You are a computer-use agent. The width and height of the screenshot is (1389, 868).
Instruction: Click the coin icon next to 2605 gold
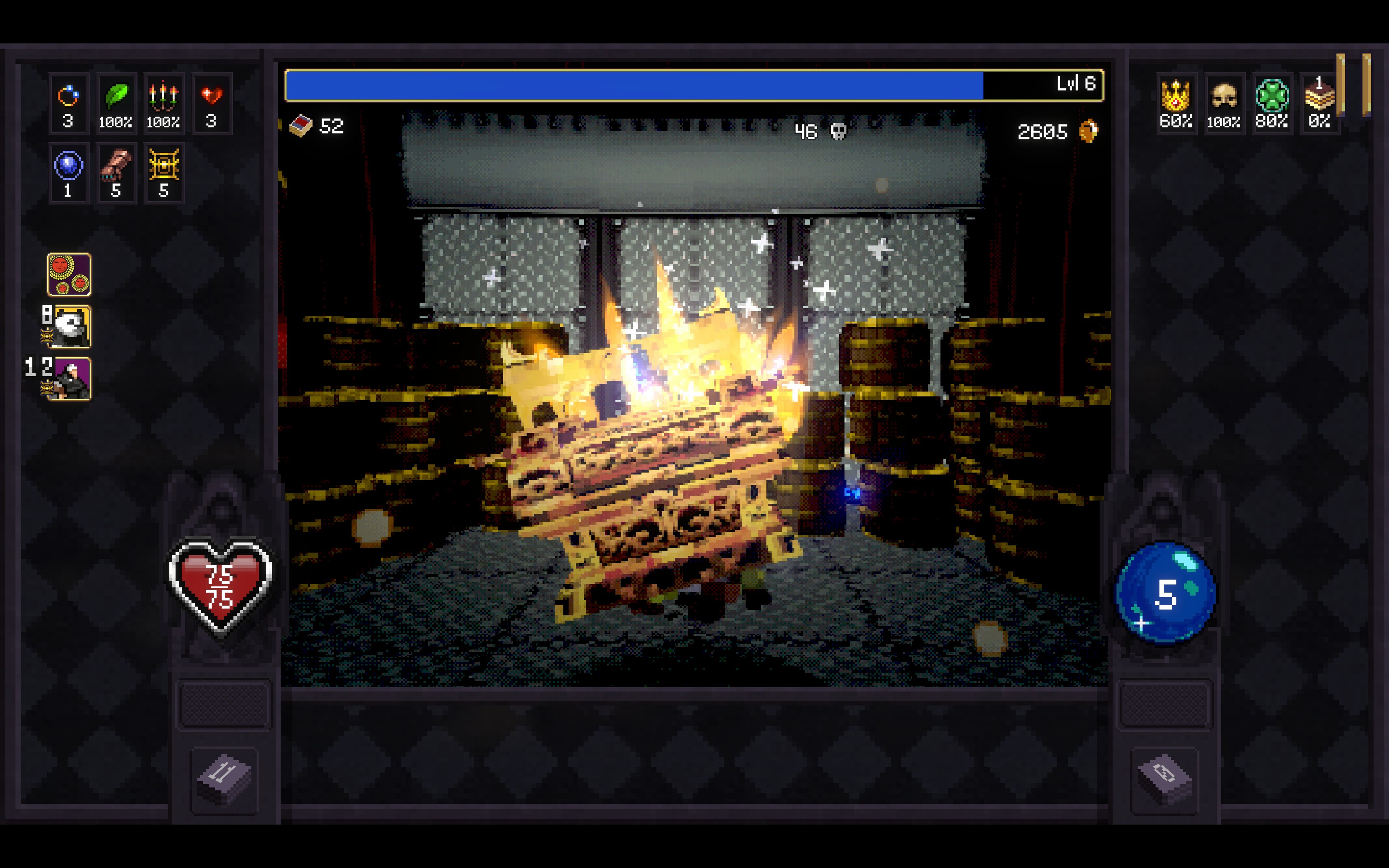[1089, 130]
